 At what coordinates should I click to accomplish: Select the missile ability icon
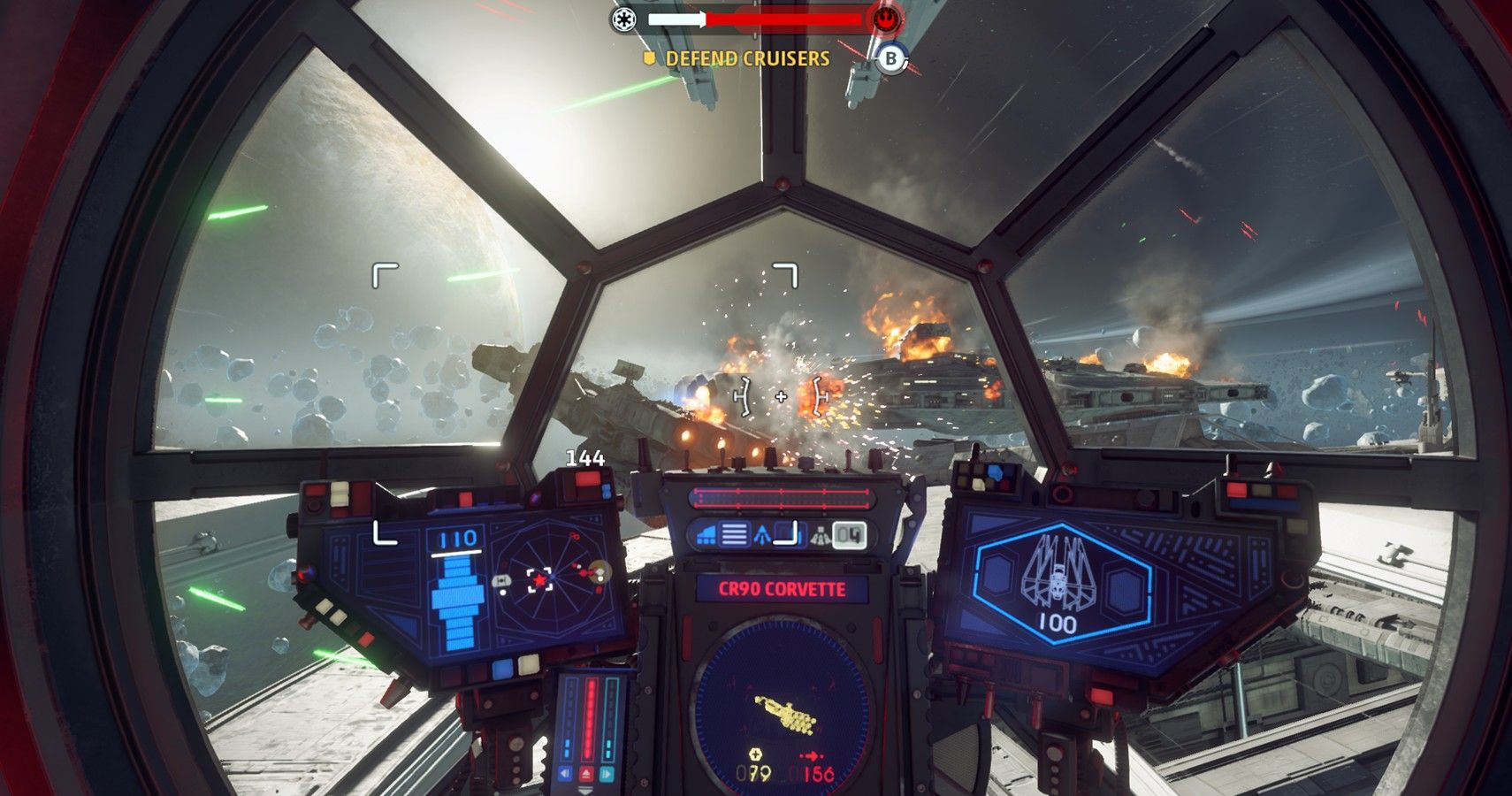click(763, 534)
